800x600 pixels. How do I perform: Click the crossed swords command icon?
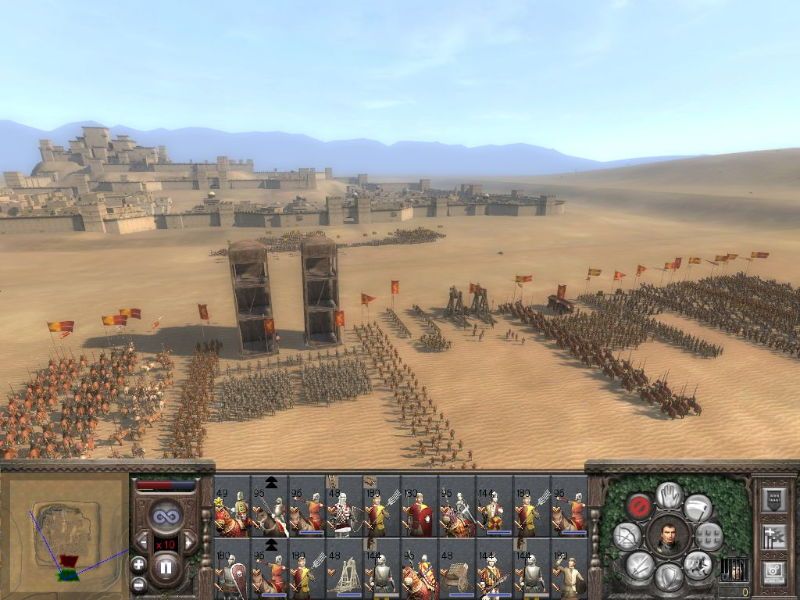coord(640,566)
